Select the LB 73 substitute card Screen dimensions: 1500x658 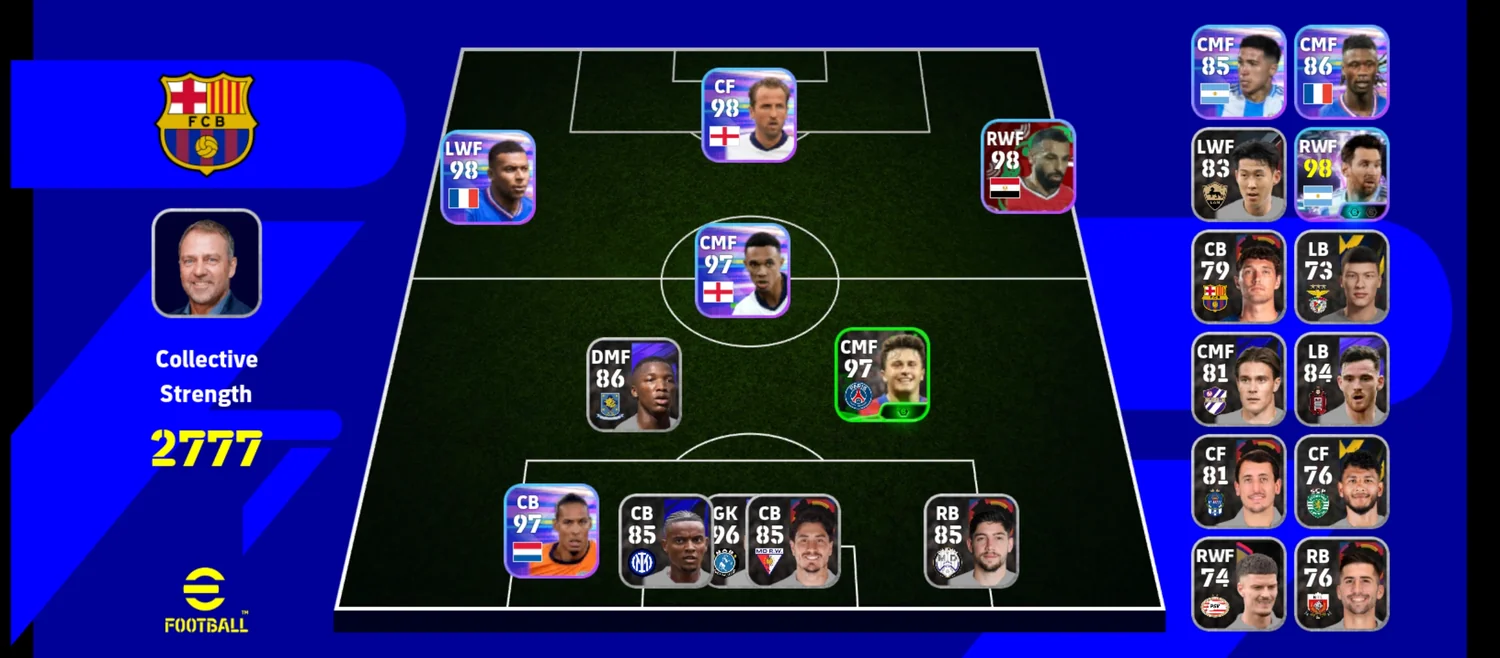[x=1341, y=277]
